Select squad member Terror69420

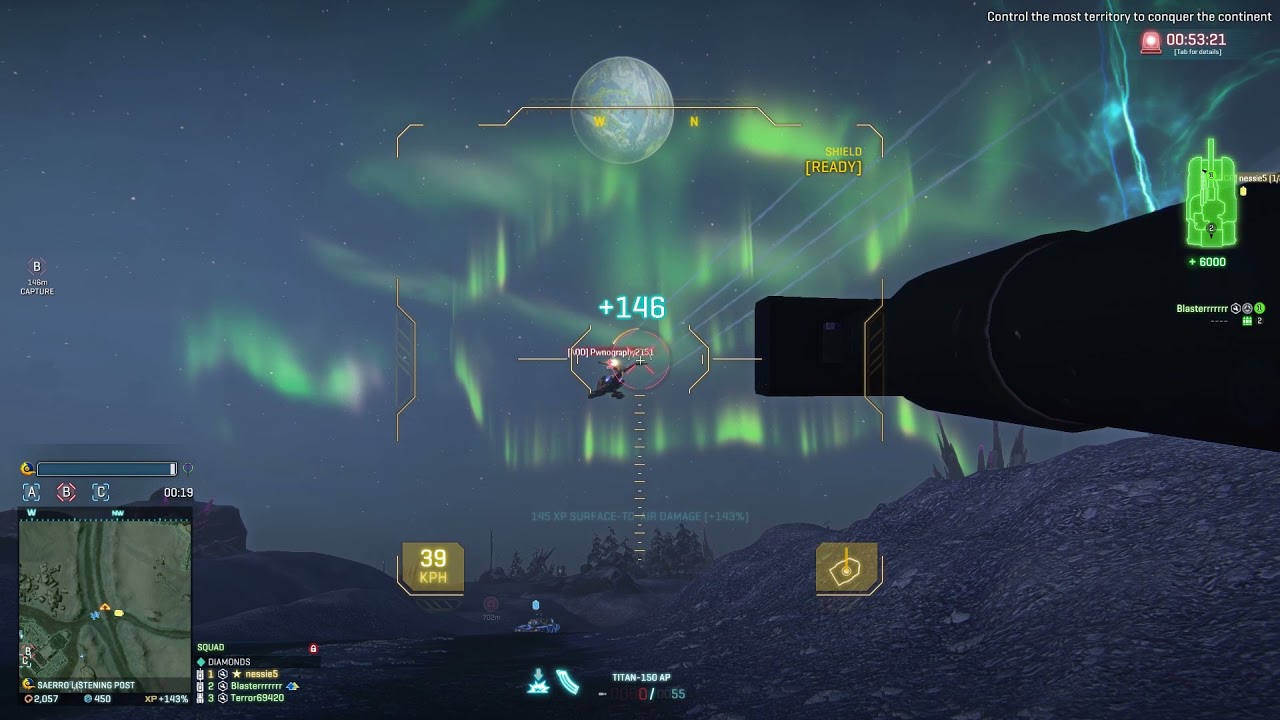257,698
